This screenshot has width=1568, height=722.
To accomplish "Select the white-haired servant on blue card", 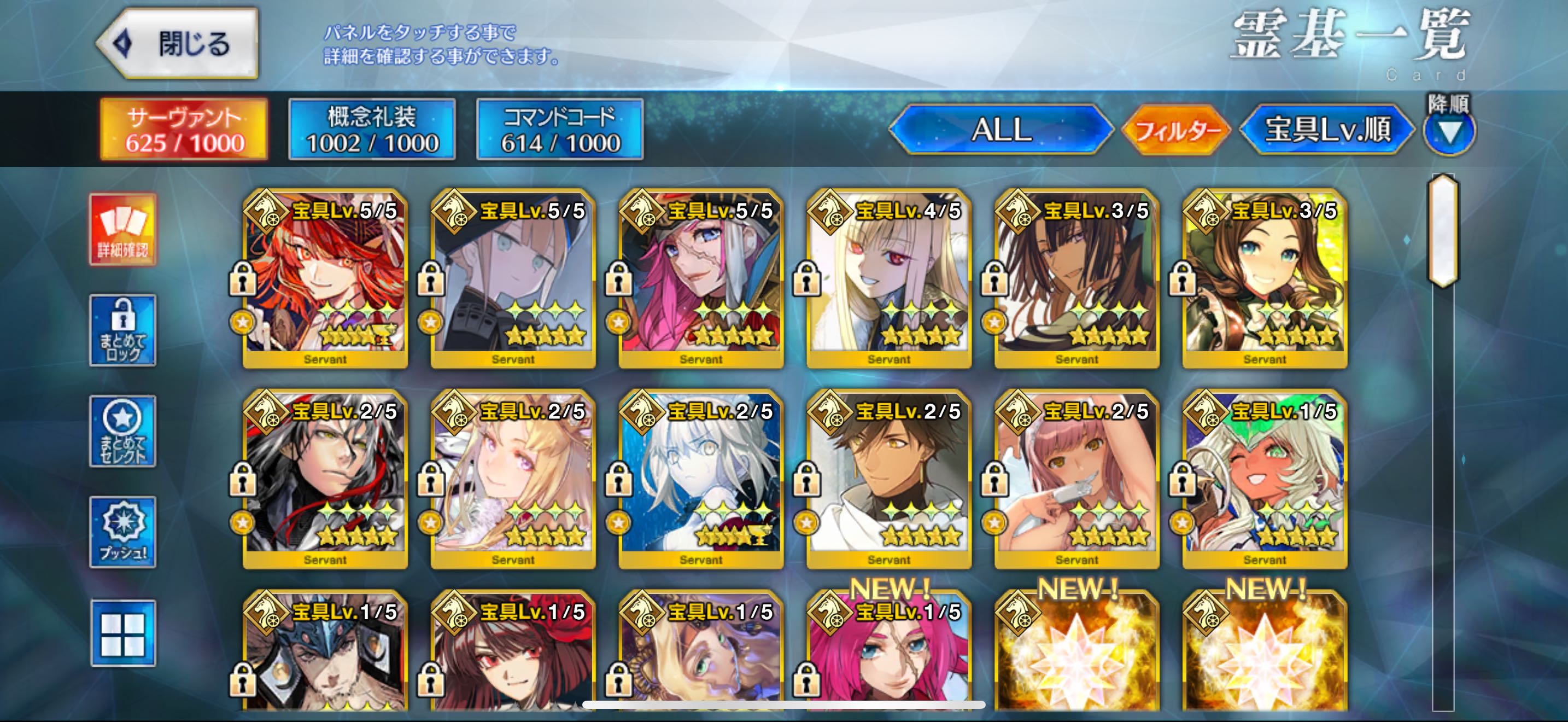I will pyautogui.click(x=700, y=479).
